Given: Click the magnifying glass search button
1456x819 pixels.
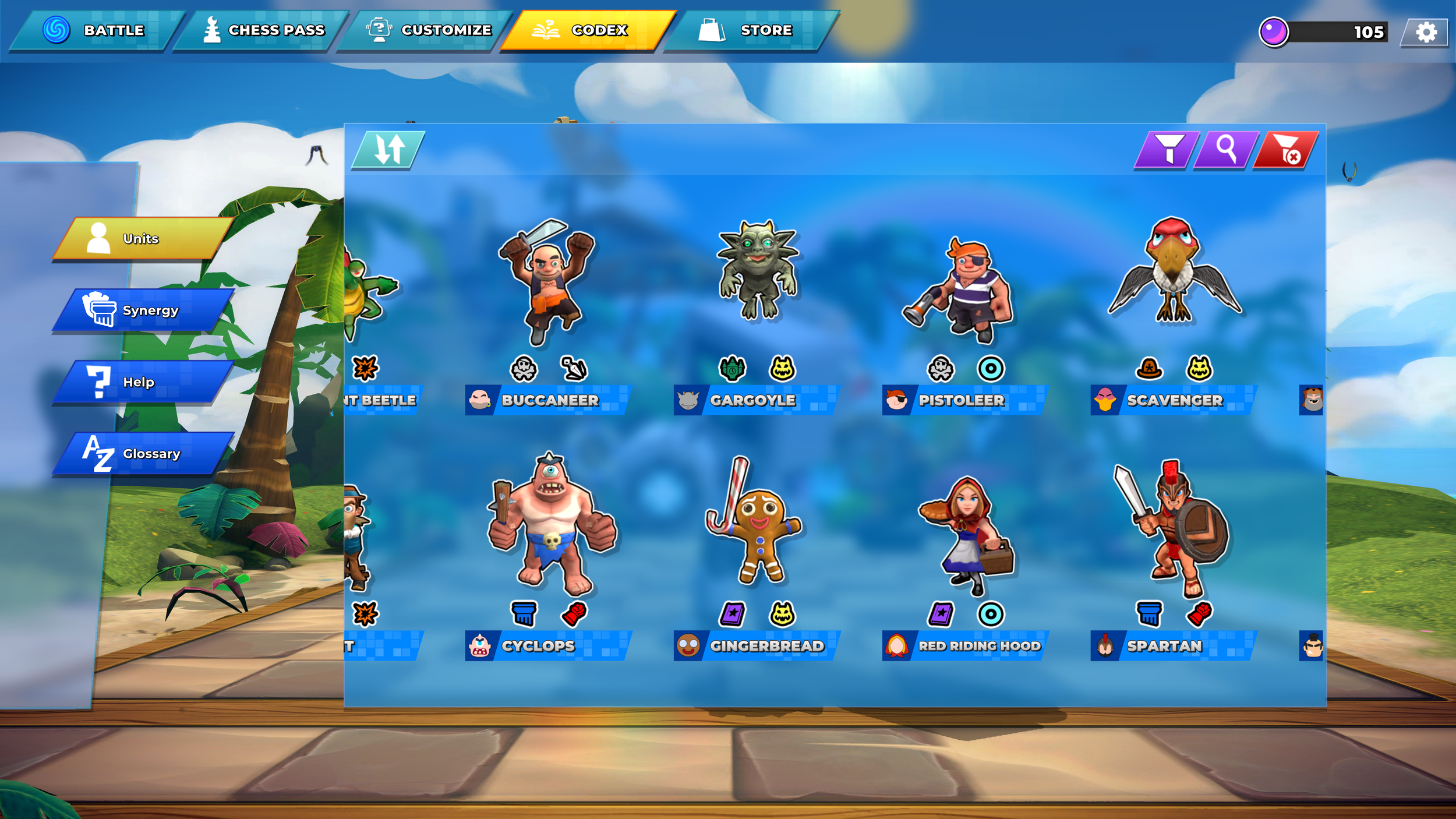Looking at the screenshot, I should (x=1226, y=150).
